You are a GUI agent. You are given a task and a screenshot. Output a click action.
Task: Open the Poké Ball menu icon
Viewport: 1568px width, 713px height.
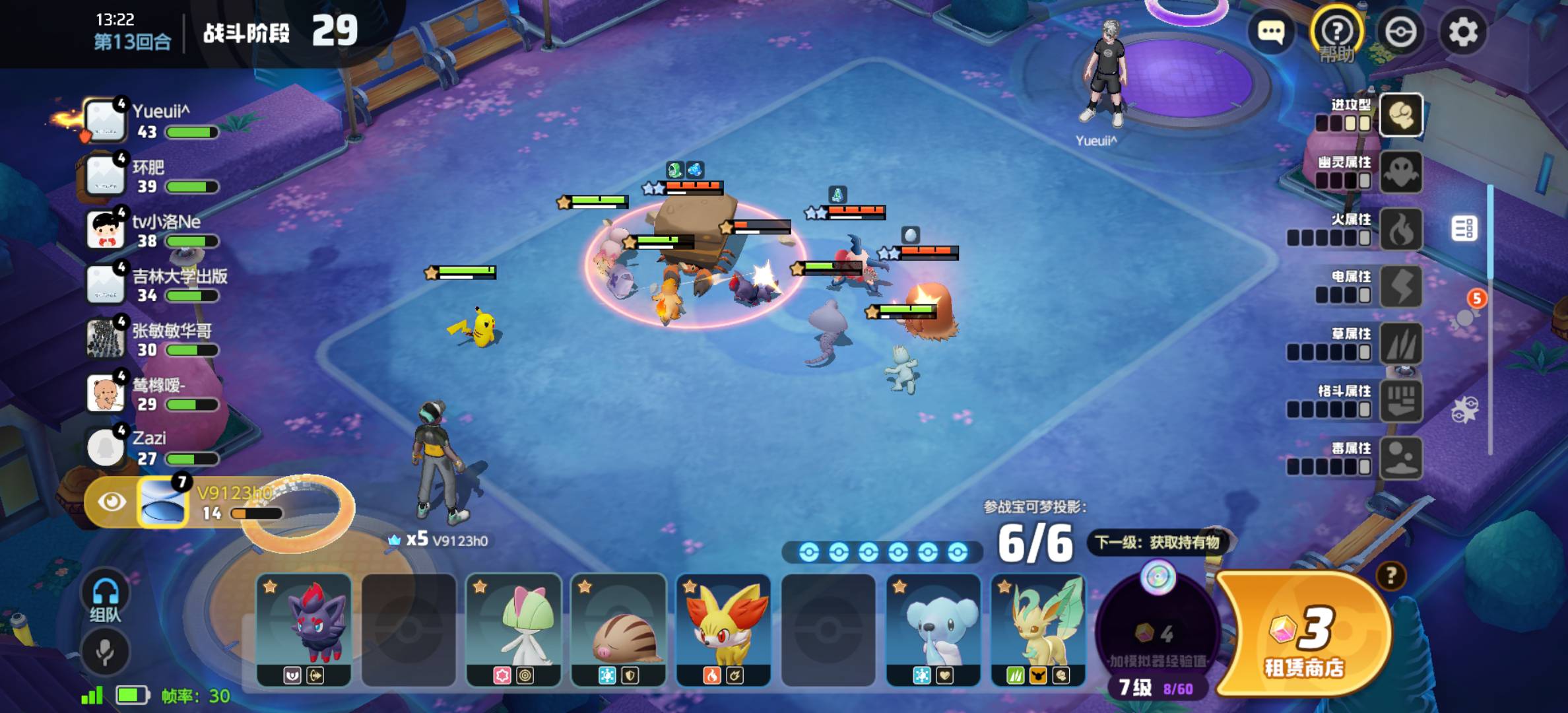click(1400, 32)
